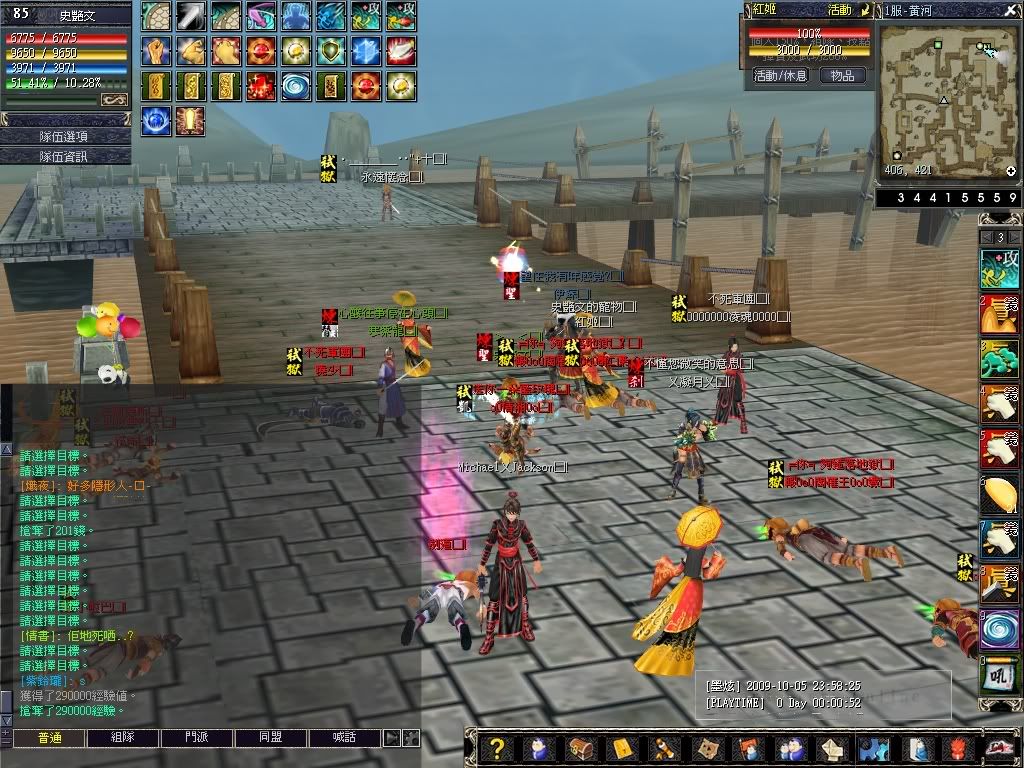This screenshot has width=1024, height=768.
Task: Select the green shield buff icon
Action: 330,50
